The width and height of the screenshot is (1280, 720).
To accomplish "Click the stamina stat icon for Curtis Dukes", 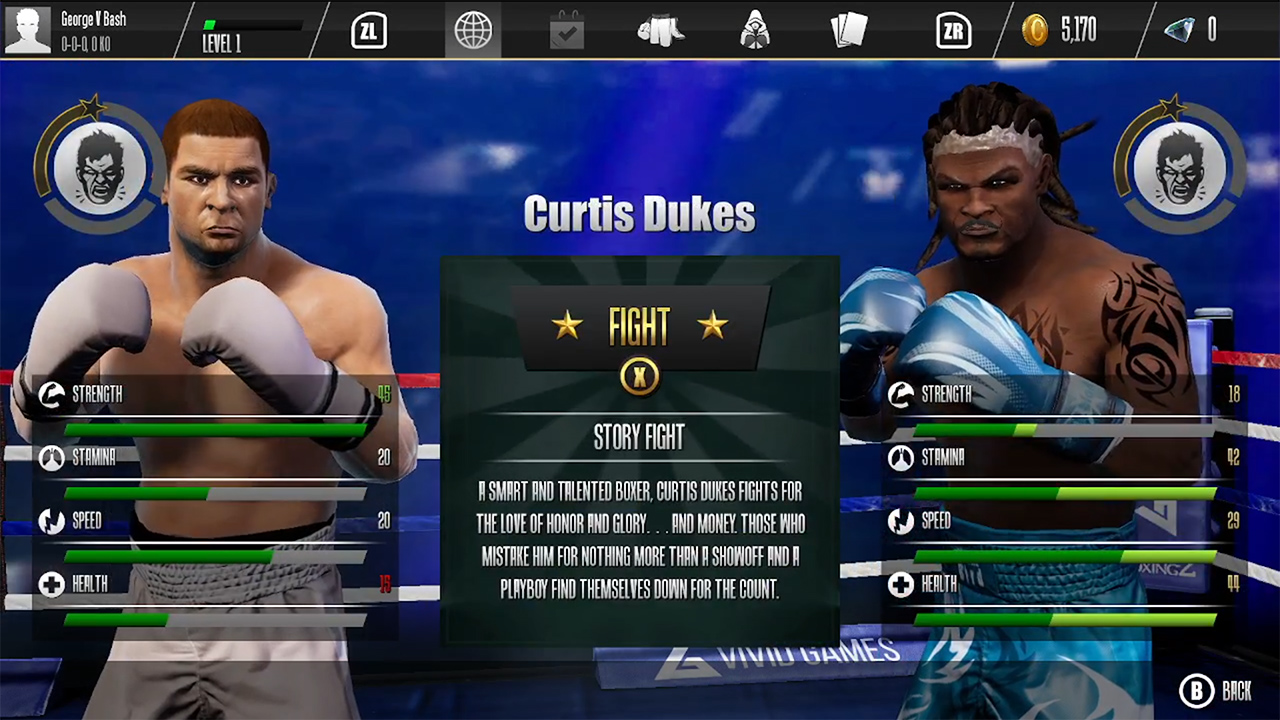I will click(x=900, y=458).
